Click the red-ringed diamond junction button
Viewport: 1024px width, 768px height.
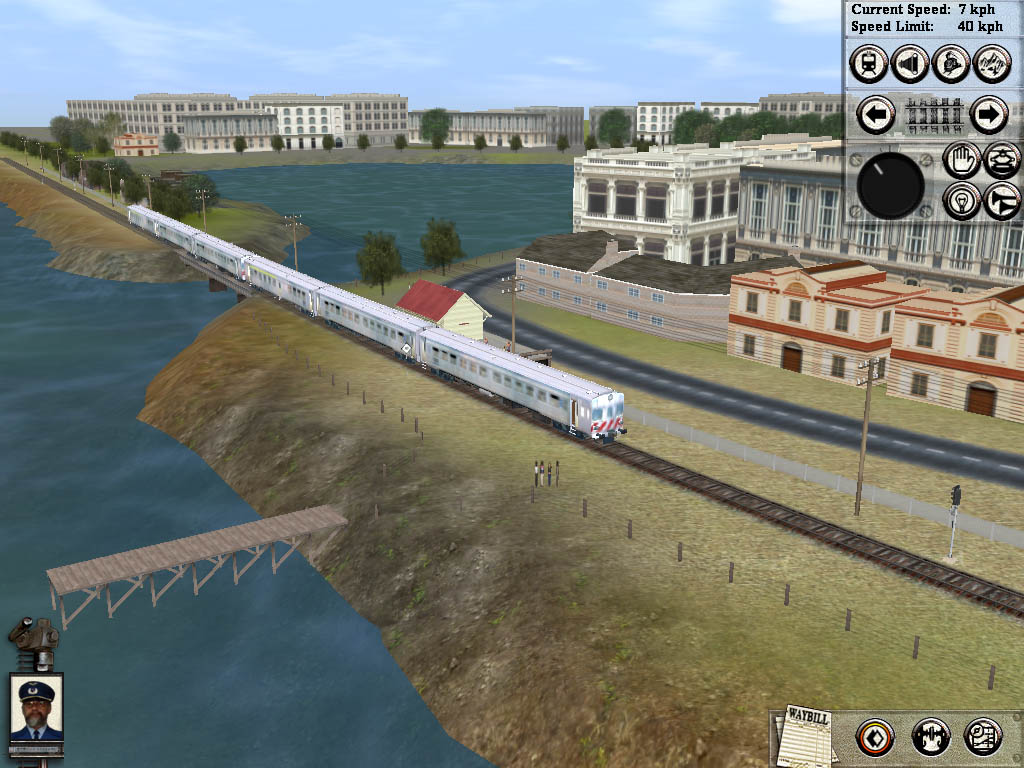pyautogui.click(x=875, y=737)
